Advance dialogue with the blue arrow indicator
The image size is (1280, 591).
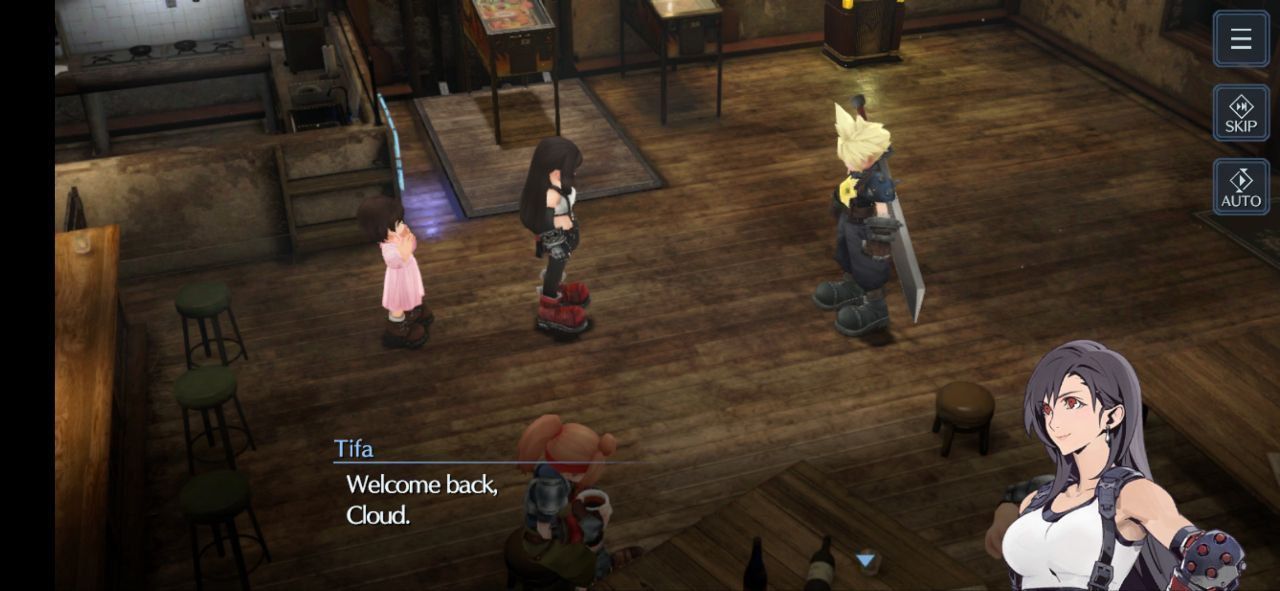(866, 560)
